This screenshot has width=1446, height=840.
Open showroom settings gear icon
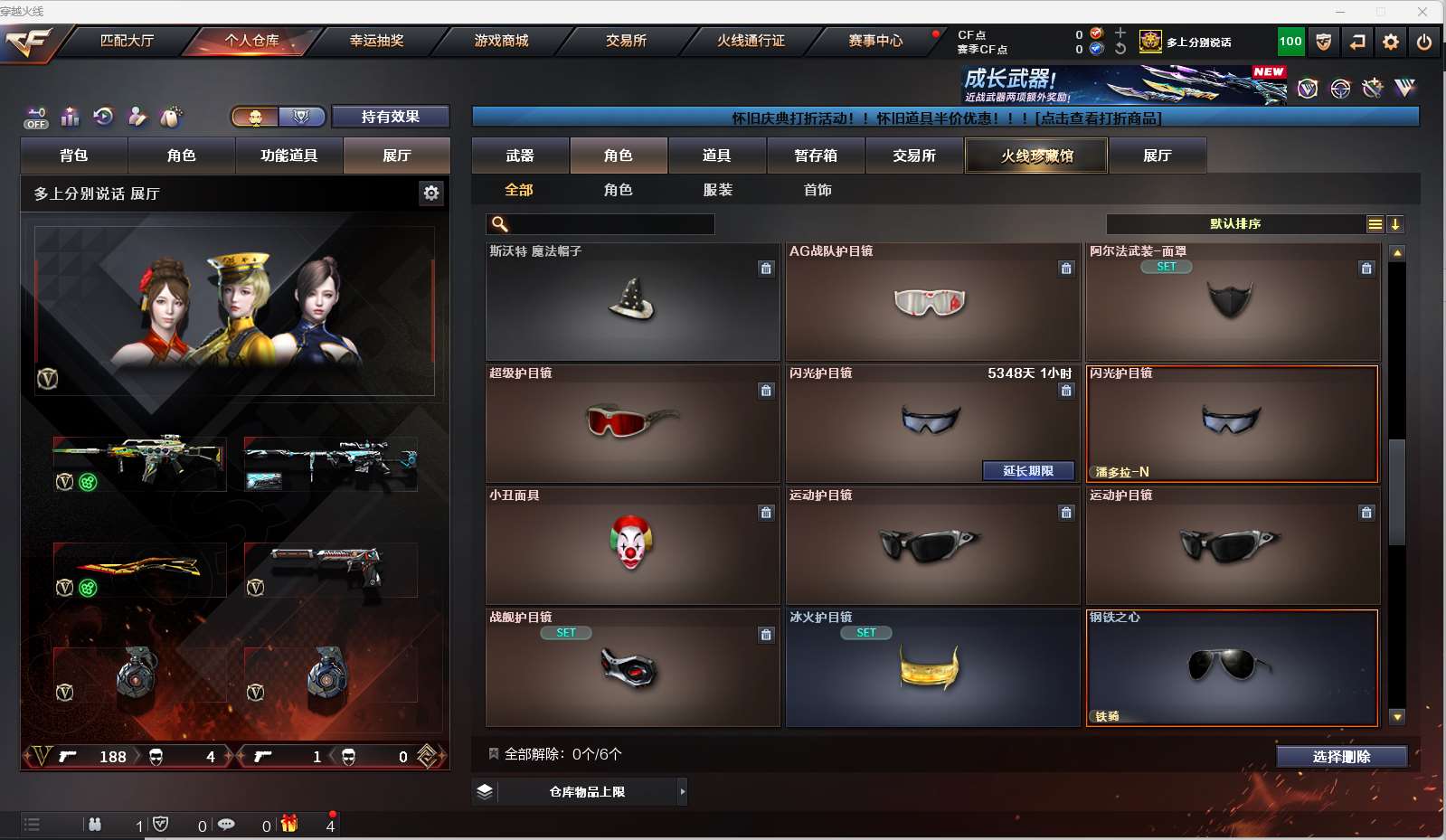431,193
